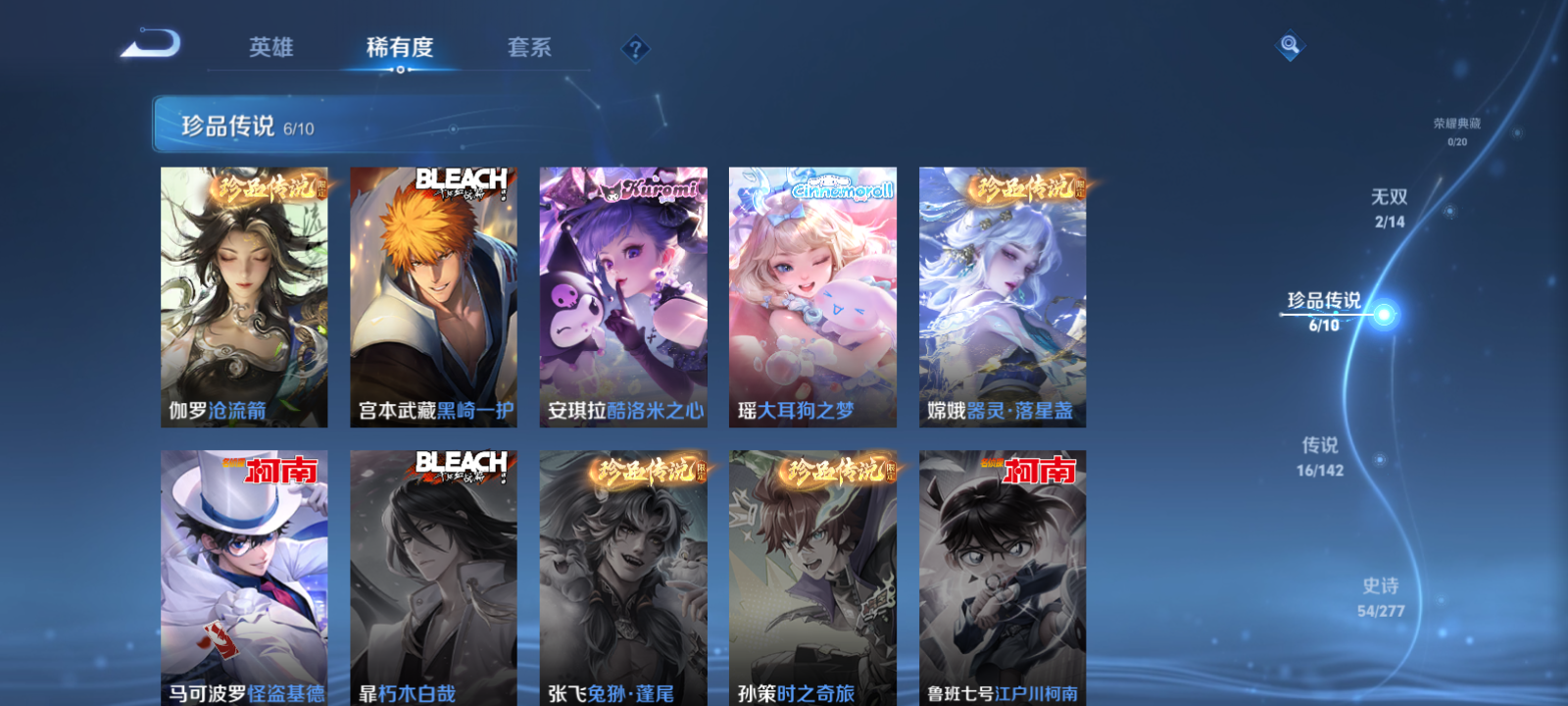Click the glowing node at 珍品传说 on rarity track
The height and width of the screenshot is (706, 1568).
(x=1382, y=313)
